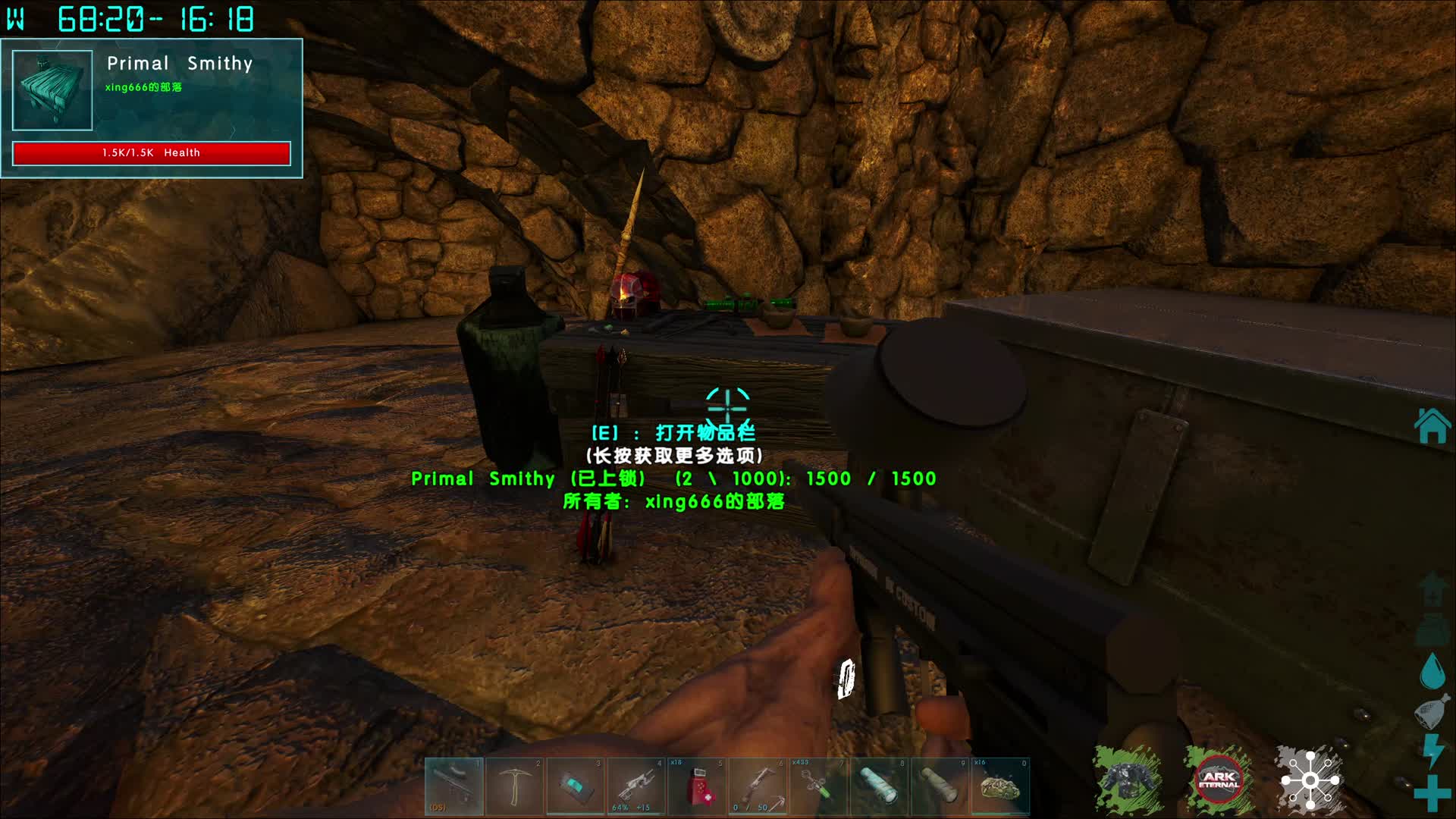Use the red medical kit stack
Viewport: 1456px width, 819px height.
click(x=697, y=786)
